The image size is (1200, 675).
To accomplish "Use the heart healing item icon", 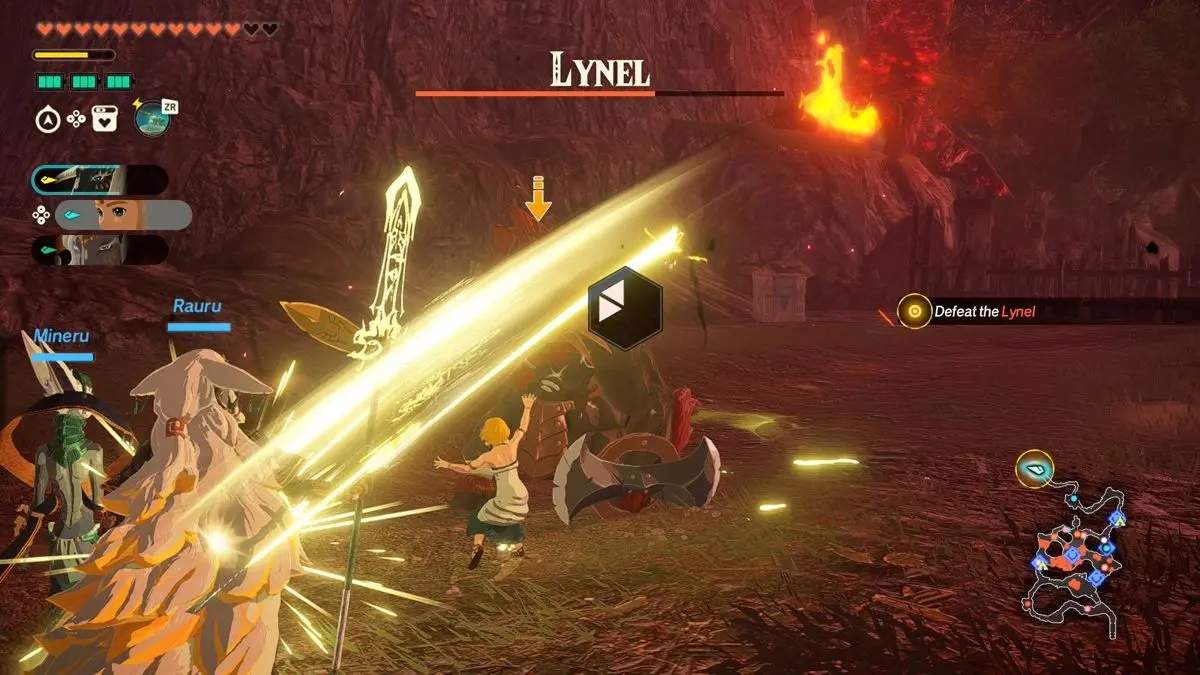I will pyautogui.click(x=104, y=120).
